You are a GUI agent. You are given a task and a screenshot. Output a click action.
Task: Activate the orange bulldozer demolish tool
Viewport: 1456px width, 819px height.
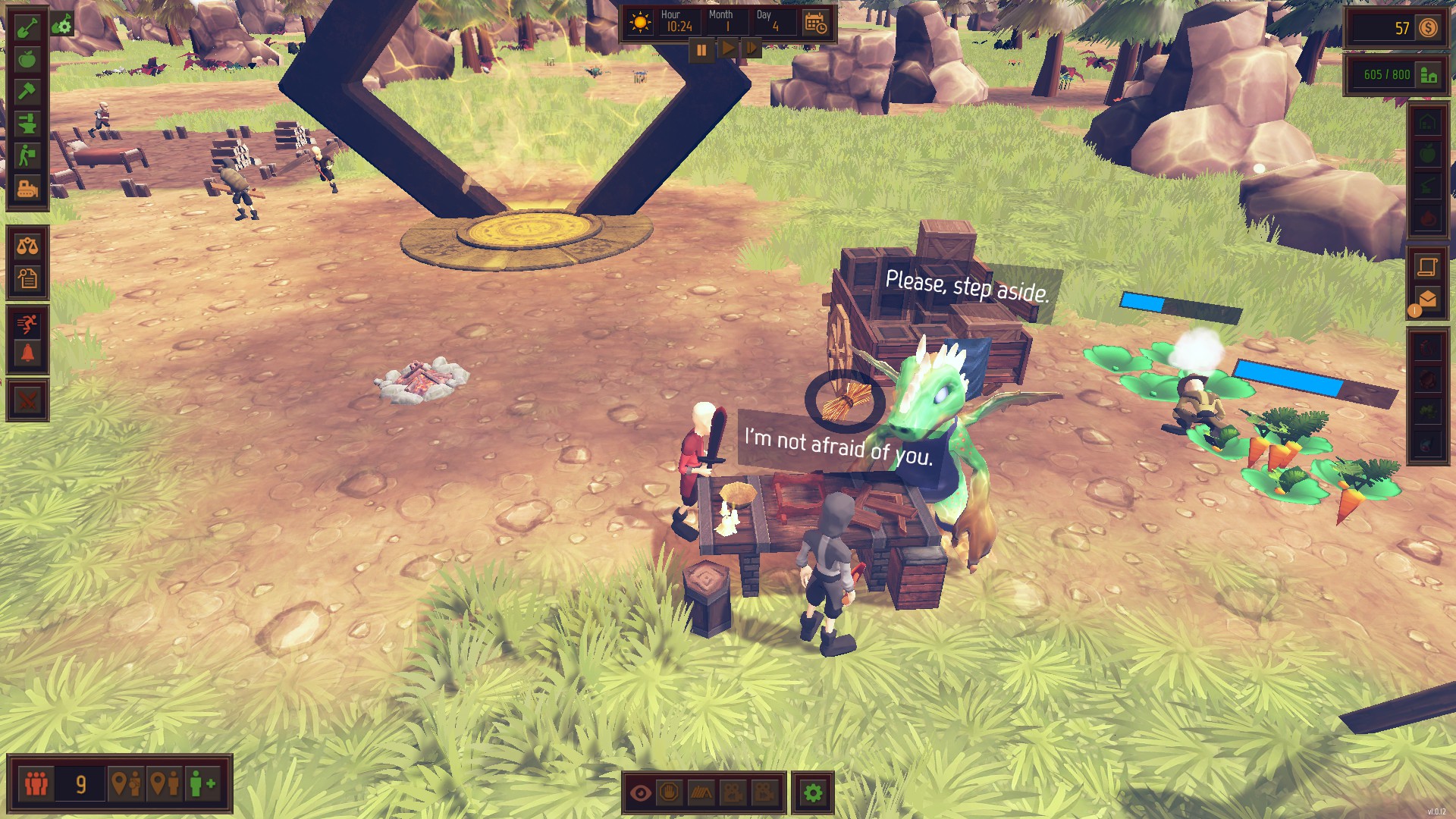coord(27,187)
